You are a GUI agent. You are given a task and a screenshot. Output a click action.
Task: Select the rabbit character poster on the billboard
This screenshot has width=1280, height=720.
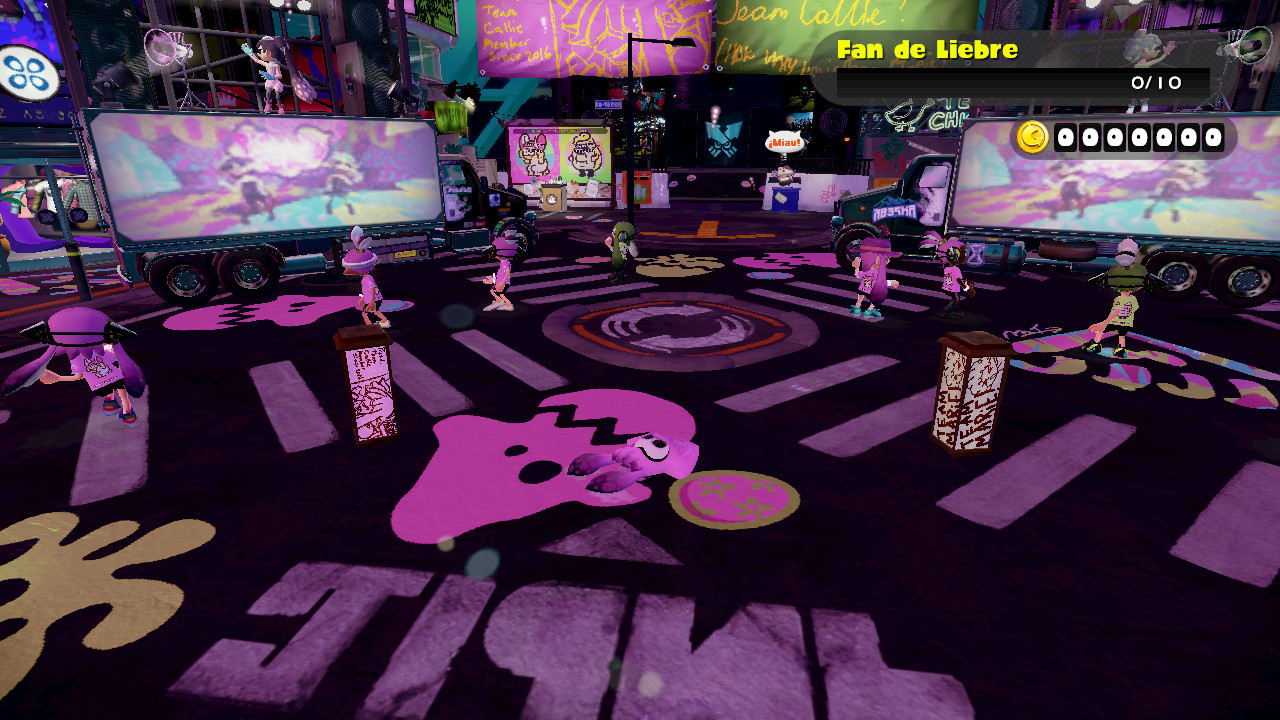pyautogui.click(x=532, y=152)
